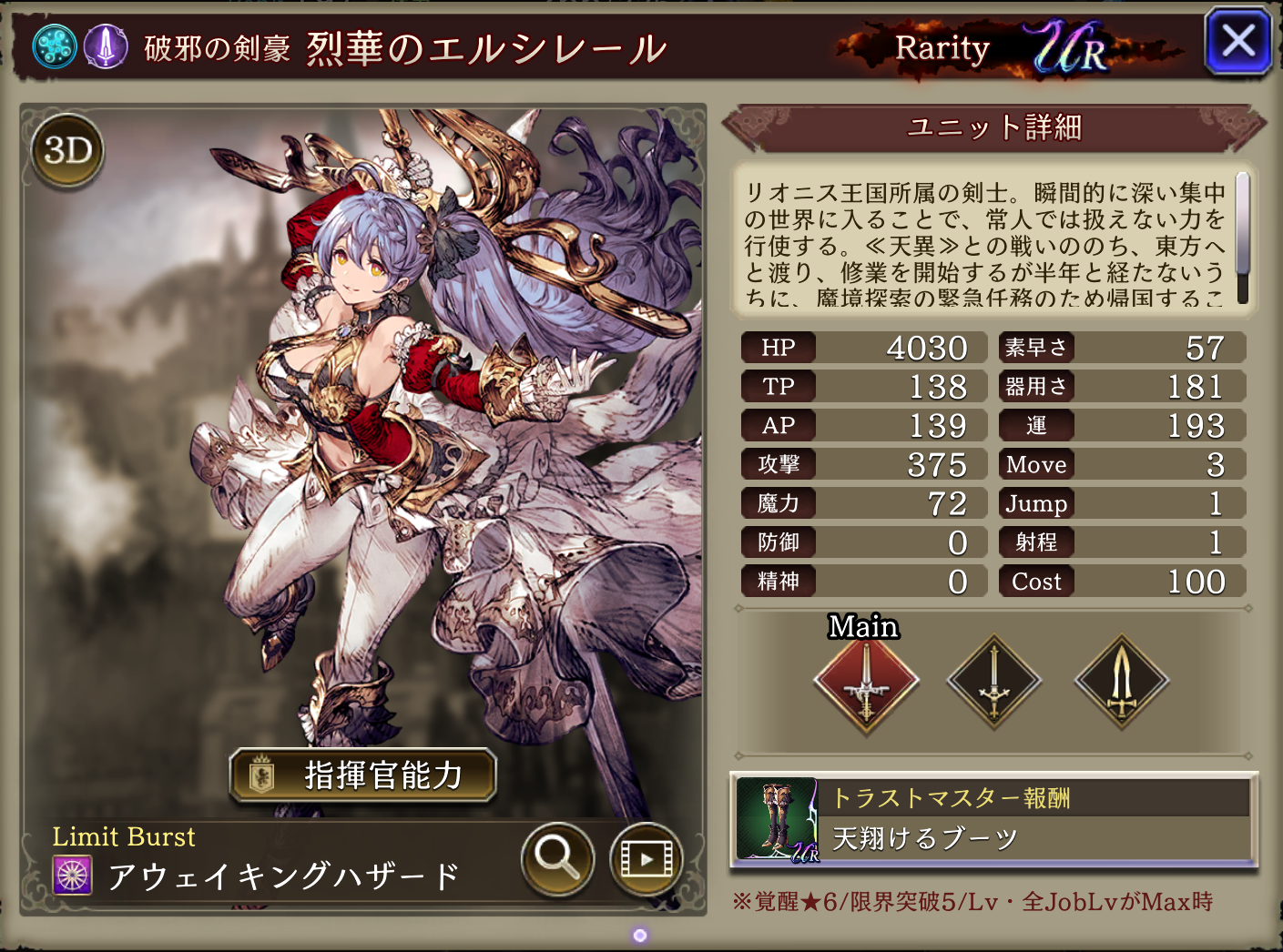Image resolution: width=1283 pixels, height=952 pixels.
Task: Tap the purple sword job icon in the header
Action: coord(107,46)
